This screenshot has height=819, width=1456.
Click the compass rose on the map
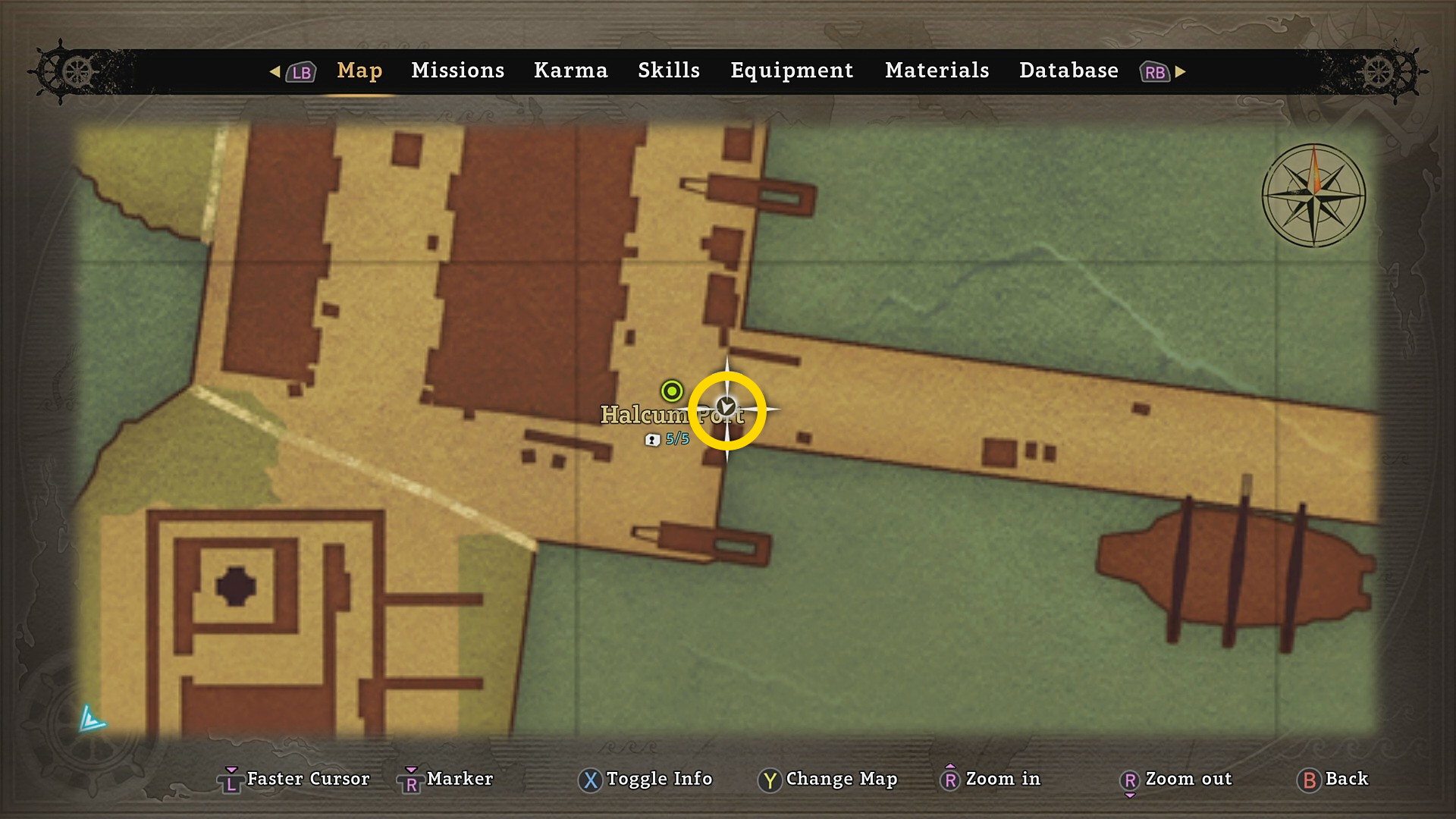(1313, 196)
